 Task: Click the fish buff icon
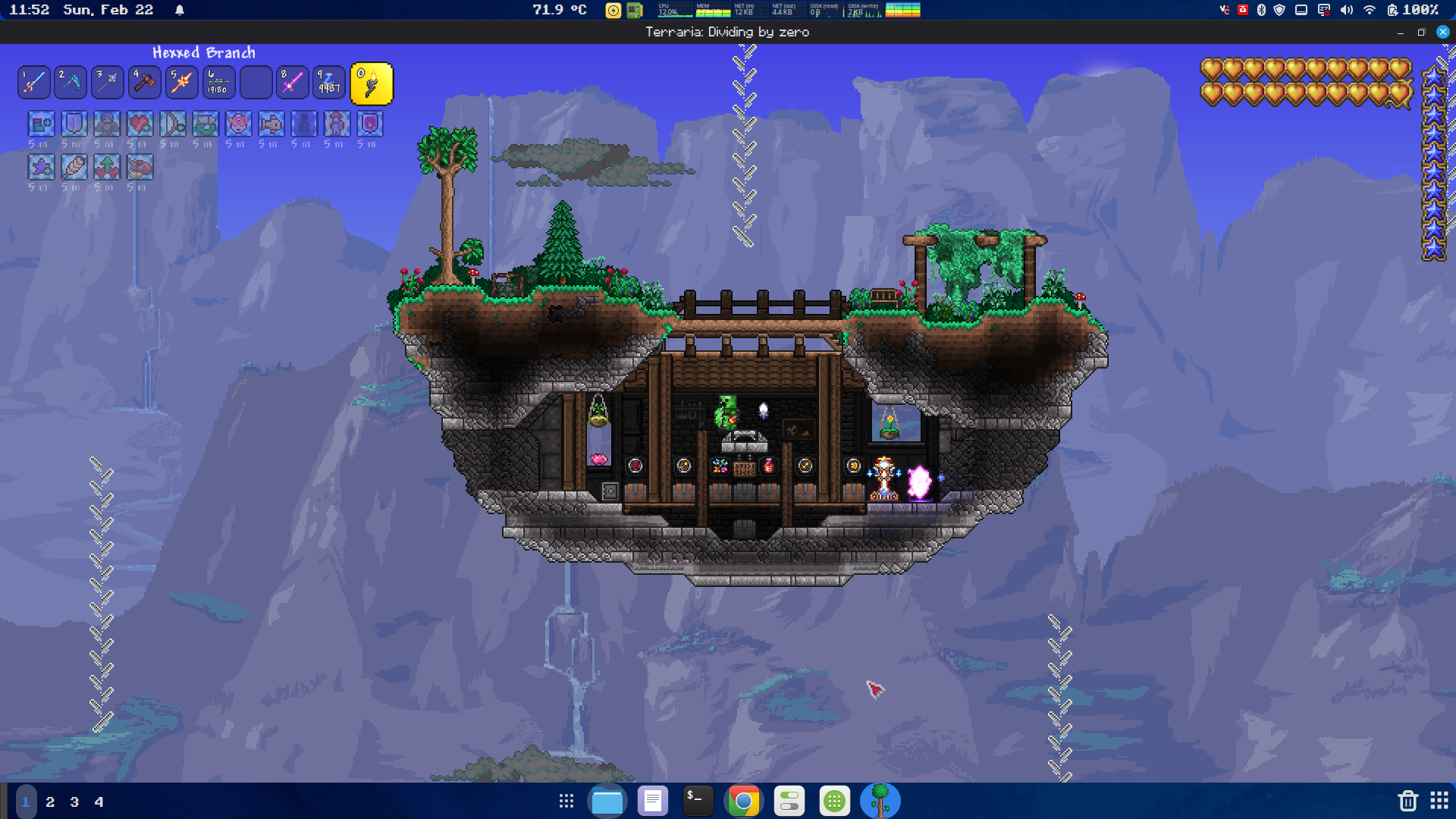point(271,124)
